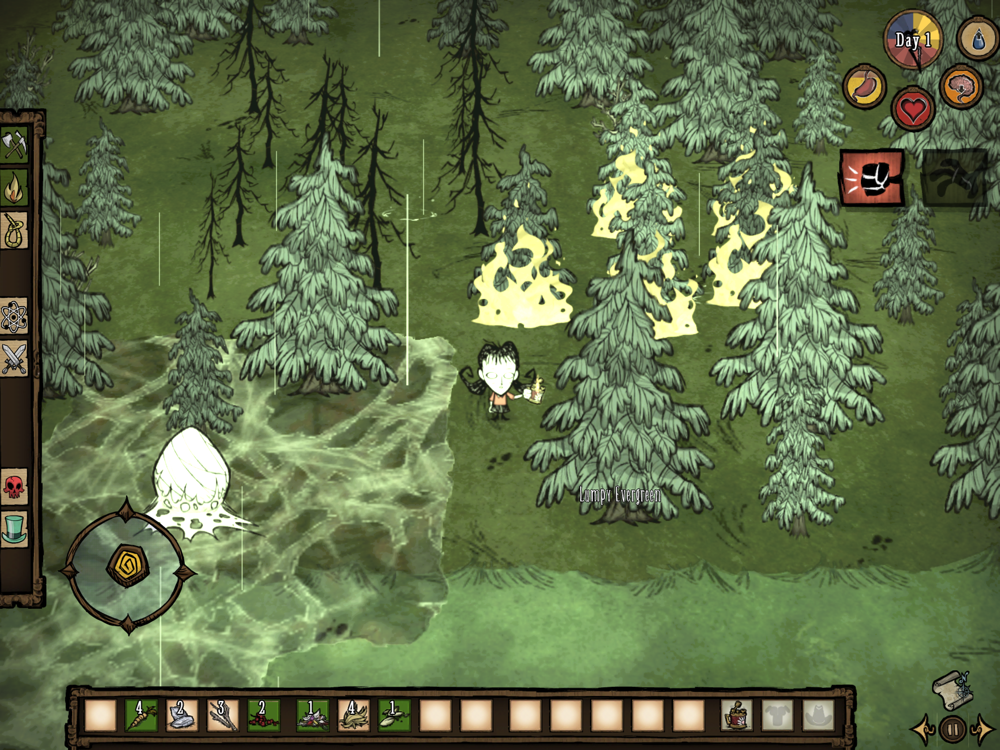Tap the red fist attack button
Screen dimensions: 1000x750
871,178
